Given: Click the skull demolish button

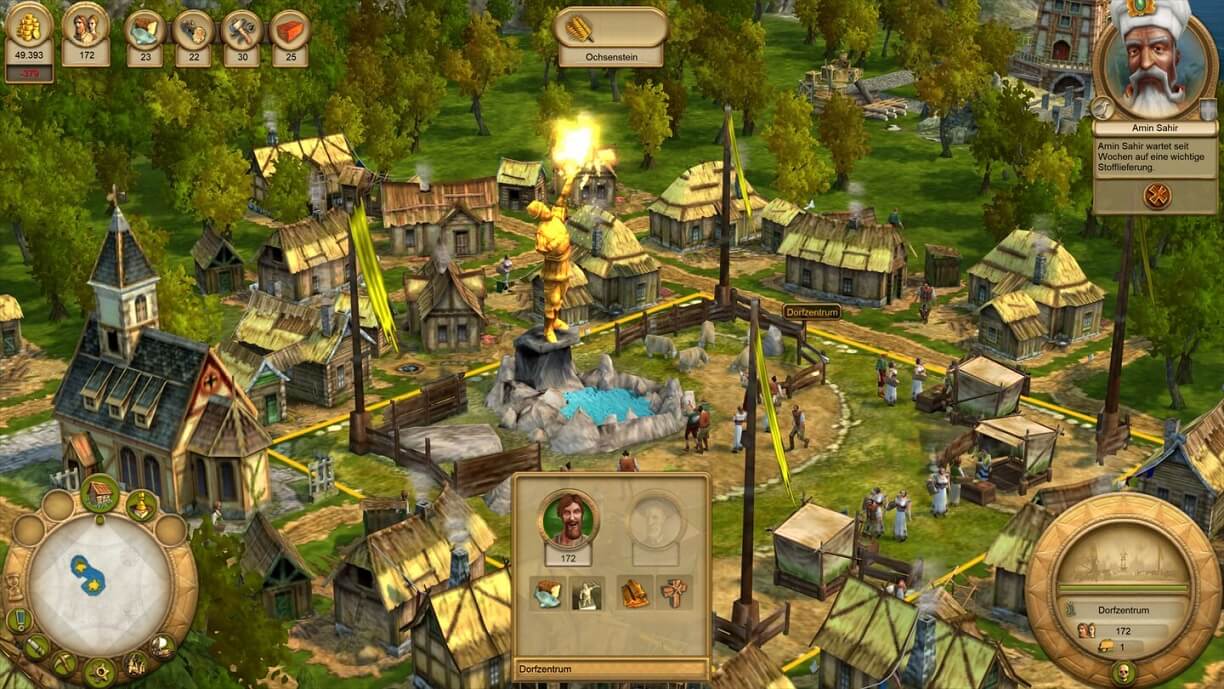Looking at the screenshot, I should 1123,669.
